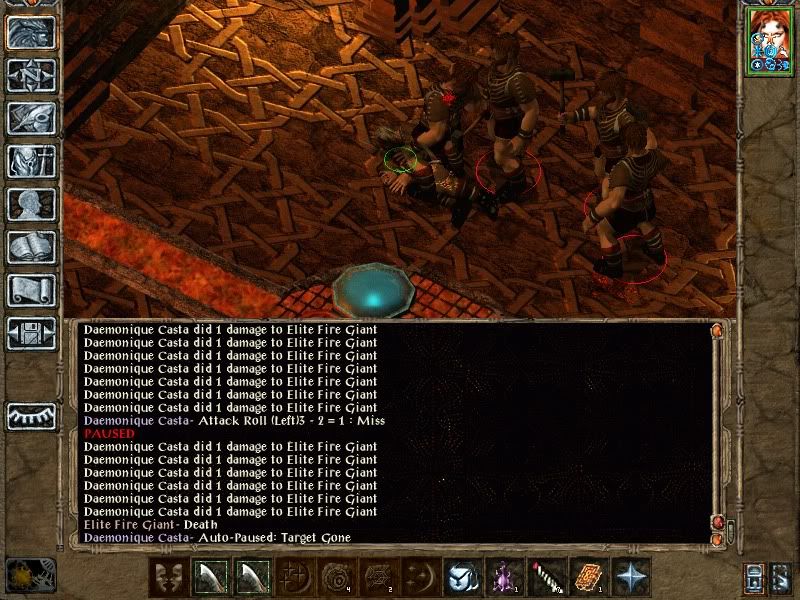Open the priest scroll screen
This screenshot has height=600, width=800.
pyautogui.click(x=32, y=290)
